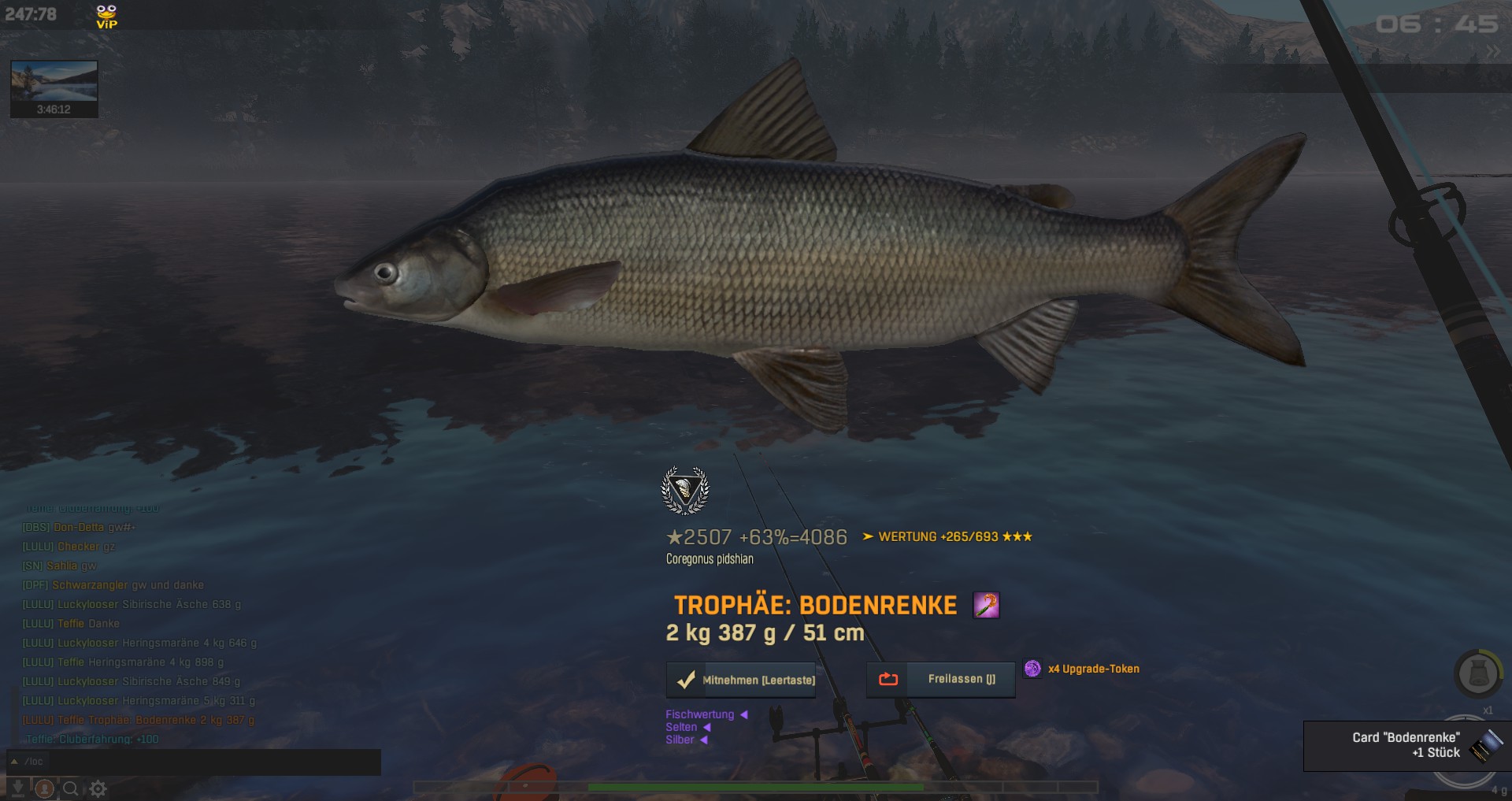The image size is (1512, 801).
Task: Keep the fish with Mitnehmen
Action: pyautogui.click(x=742, y=680)
